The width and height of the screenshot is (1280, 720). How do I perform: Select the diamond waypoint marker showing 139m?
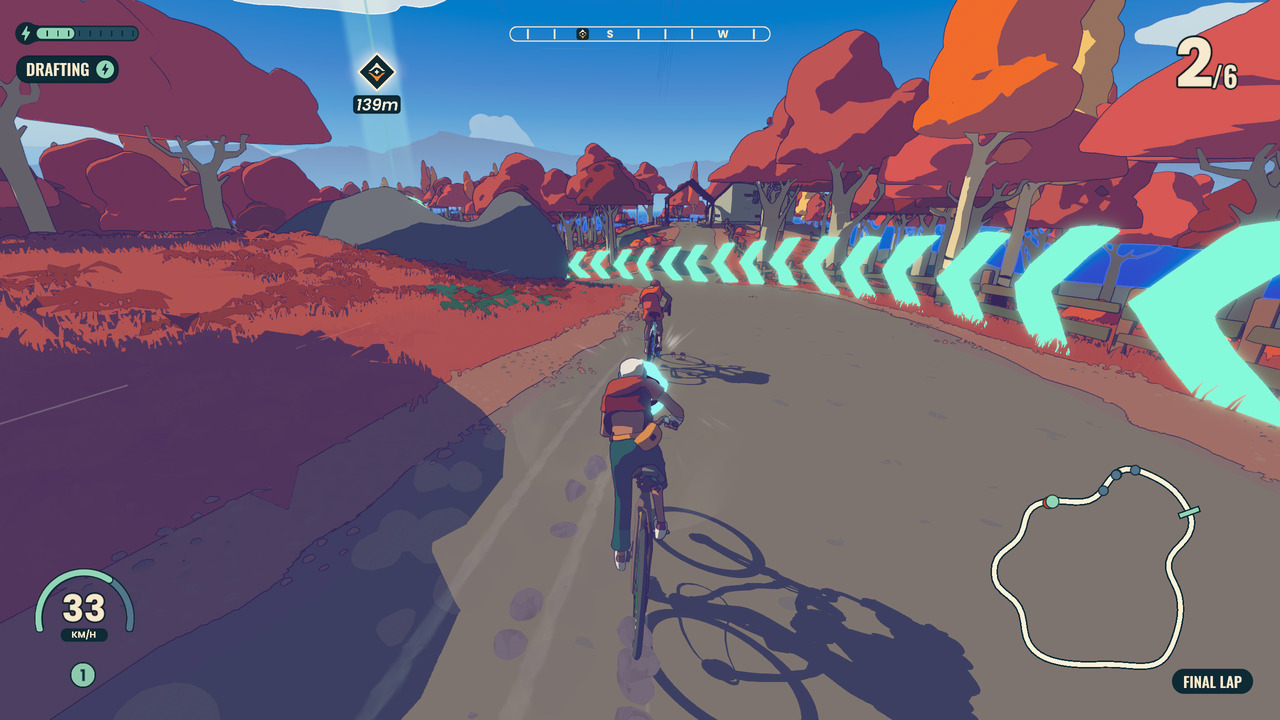click(x=377, y=72)
